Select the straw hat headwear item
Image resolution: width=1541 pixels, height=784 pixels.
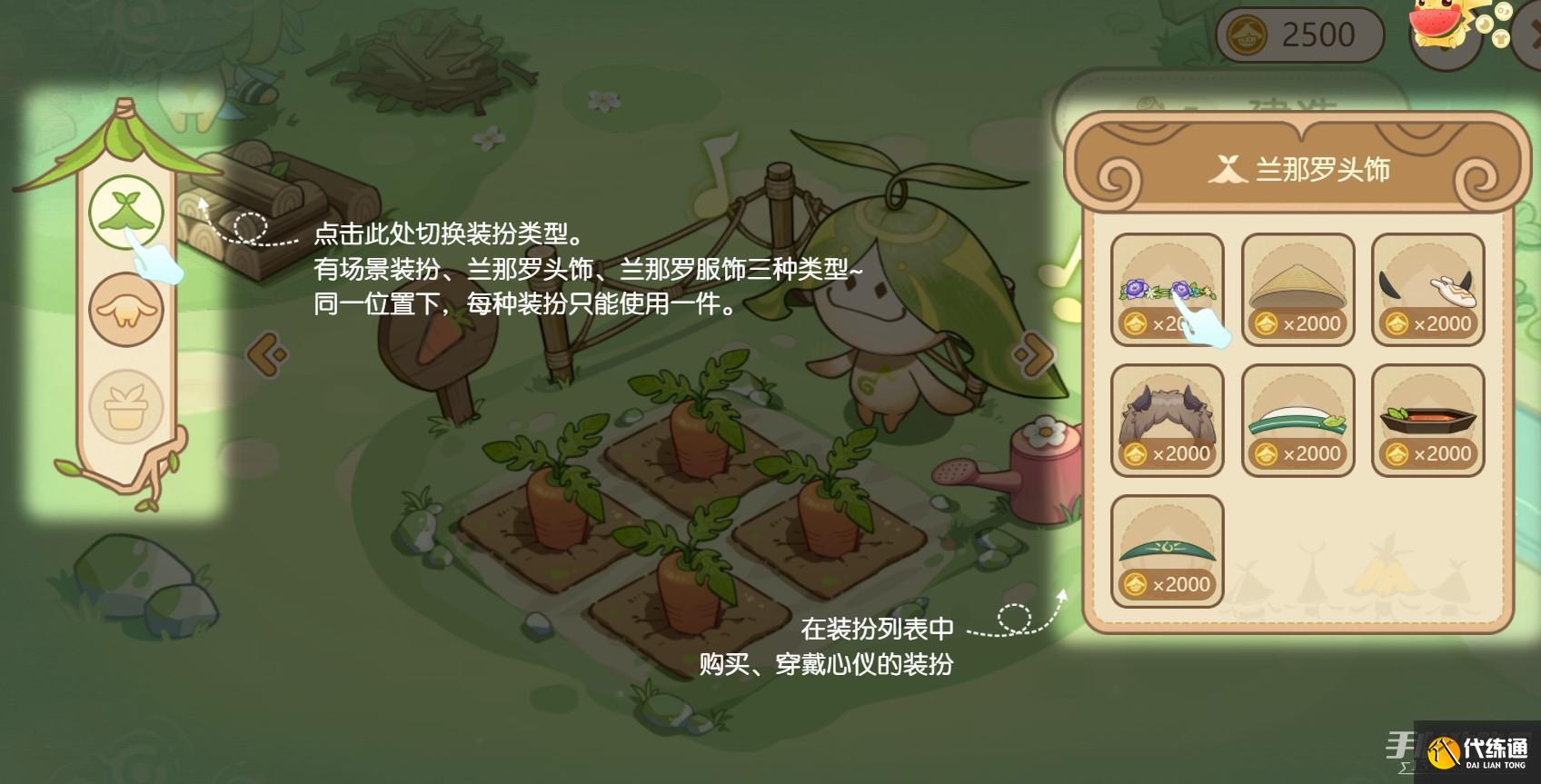tap(1297, 283)
